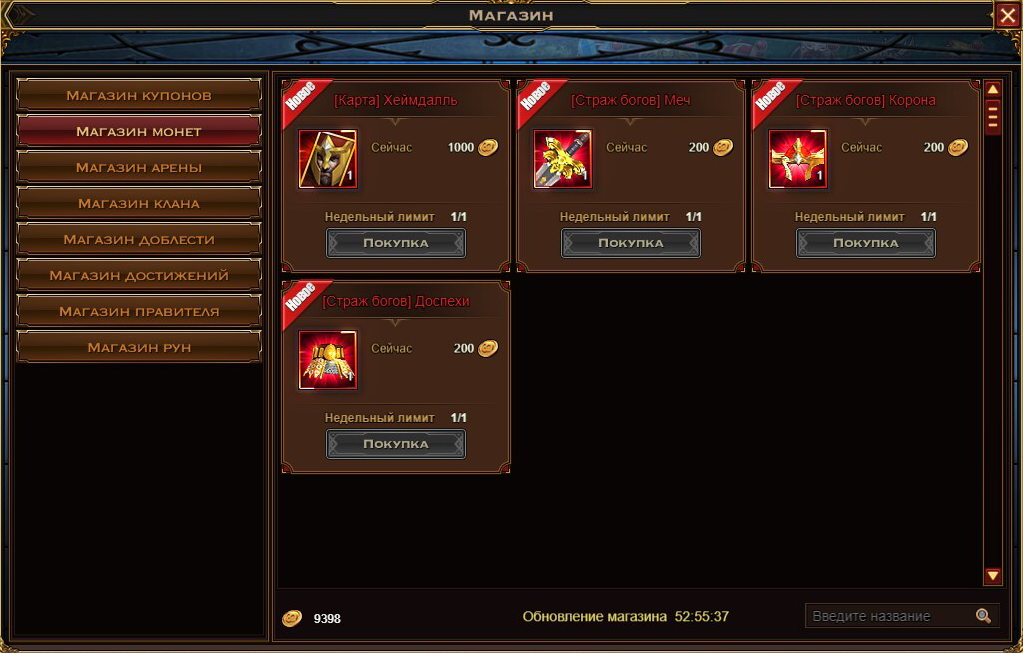Close the Магазин shop window
1023x653 pixels.
click(x=1007, y=15)
